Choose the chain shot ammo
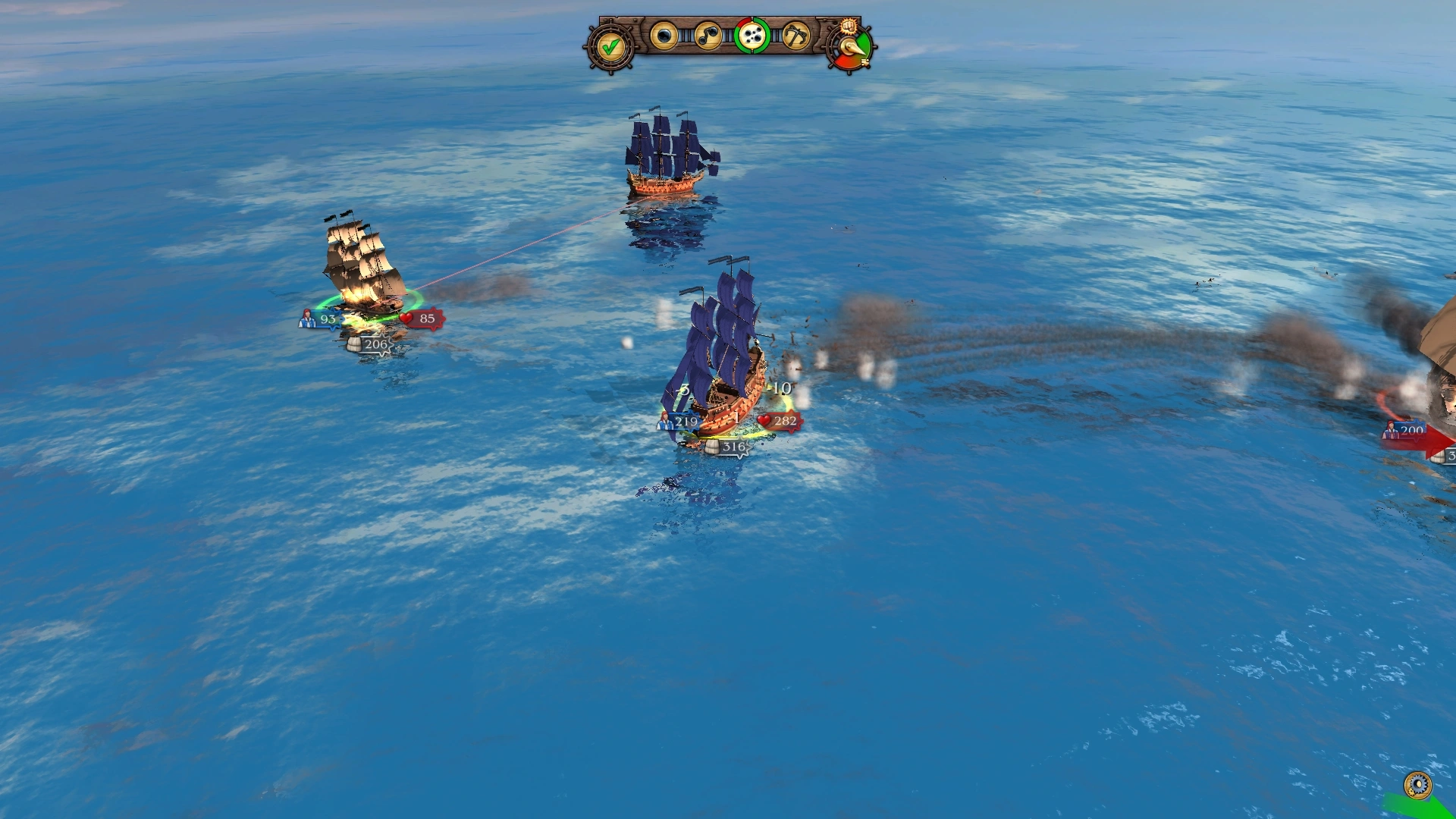 (708, 36)
